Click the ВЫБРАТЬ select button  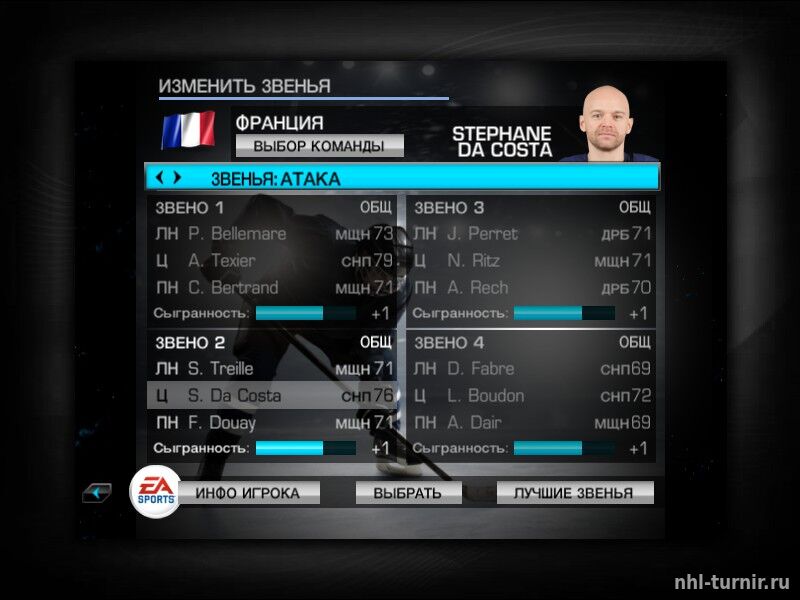407,493
